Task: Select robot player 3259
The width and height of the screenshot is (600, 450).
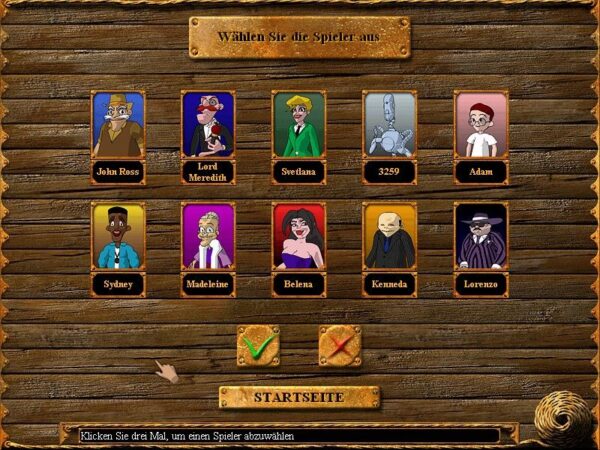Action: (x=390, y=125)
